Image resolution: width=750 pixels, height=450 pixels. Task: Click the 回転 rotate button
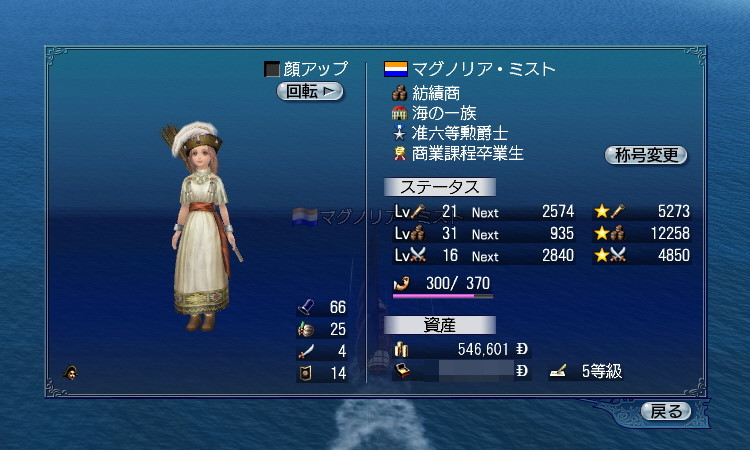coord(310,92)
